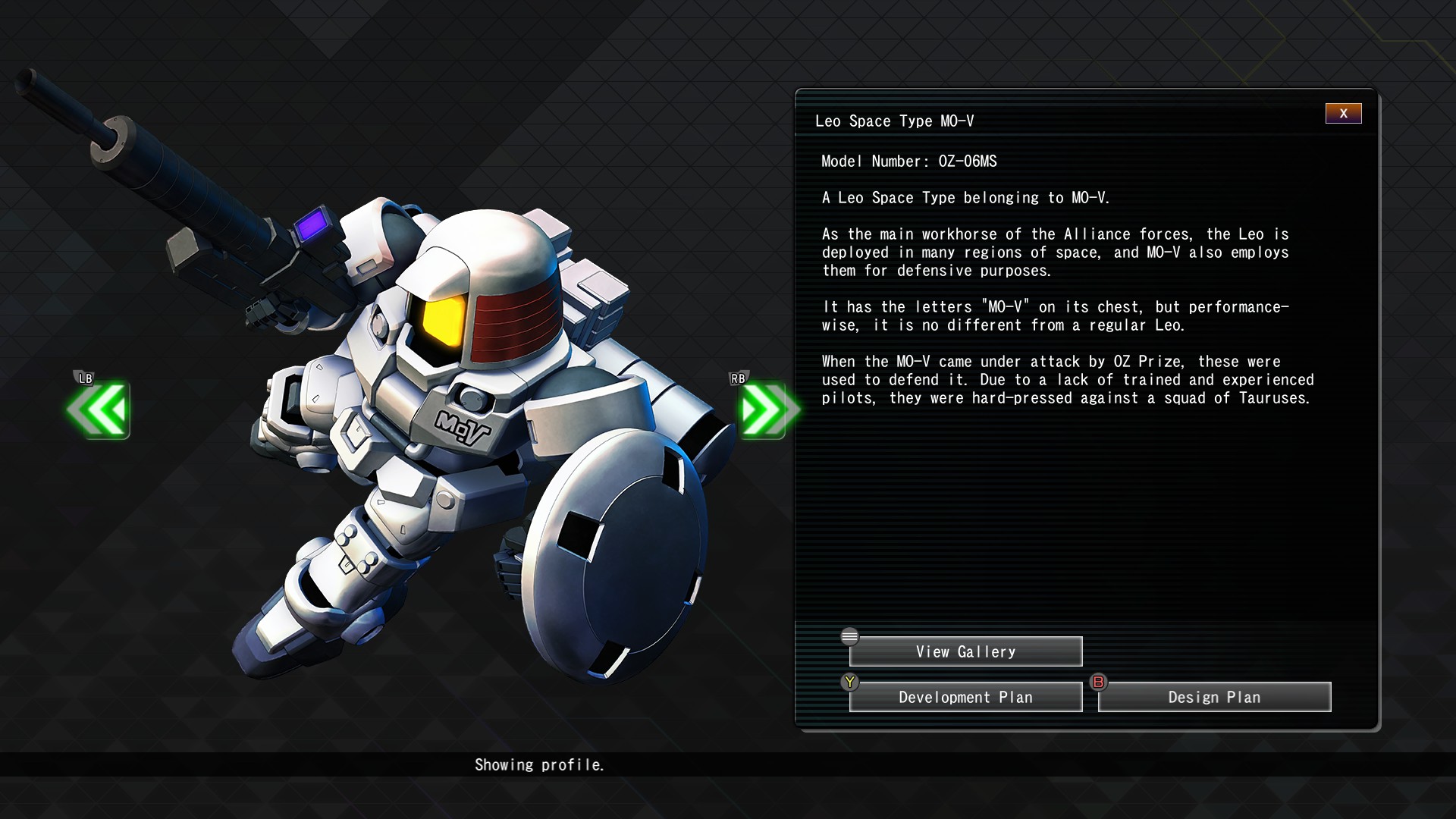The width and height of the screenshot is (1456, 819).
Task: Go to previous unit with left green arrows
Action: click(99, 410)
